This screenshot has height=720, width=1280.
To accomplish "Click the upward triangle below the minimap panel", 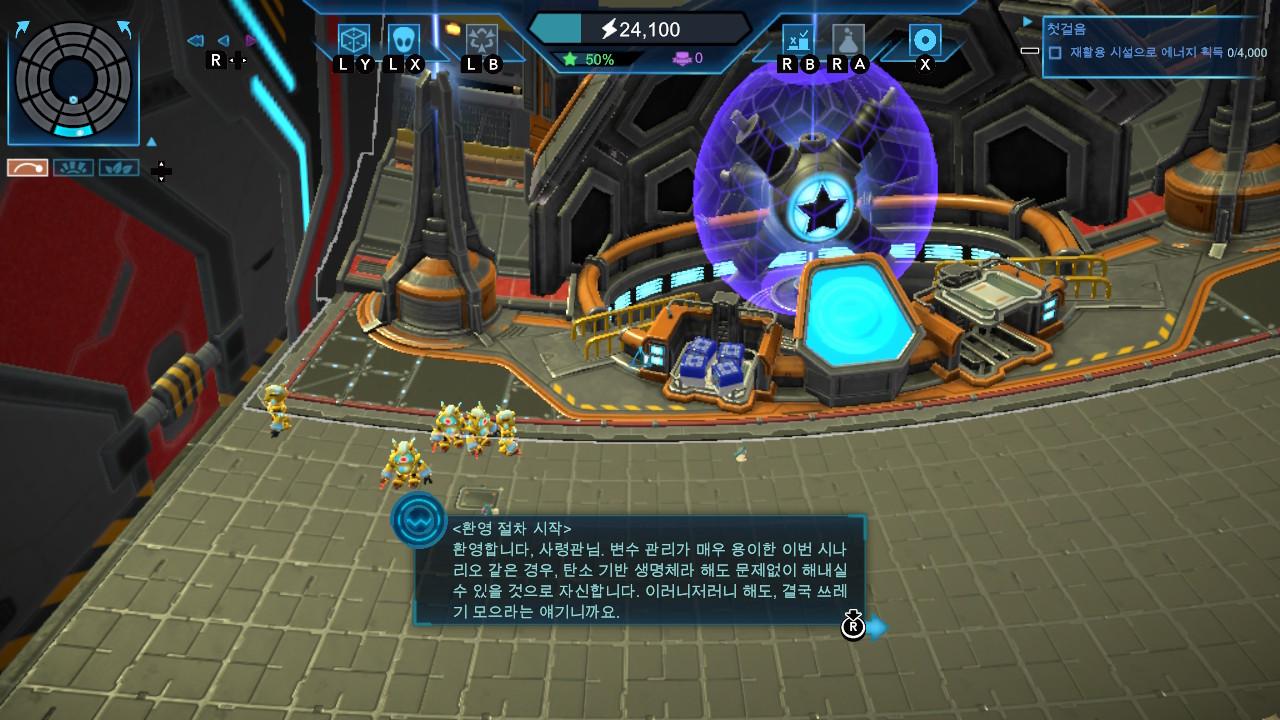I will point(152,142).
